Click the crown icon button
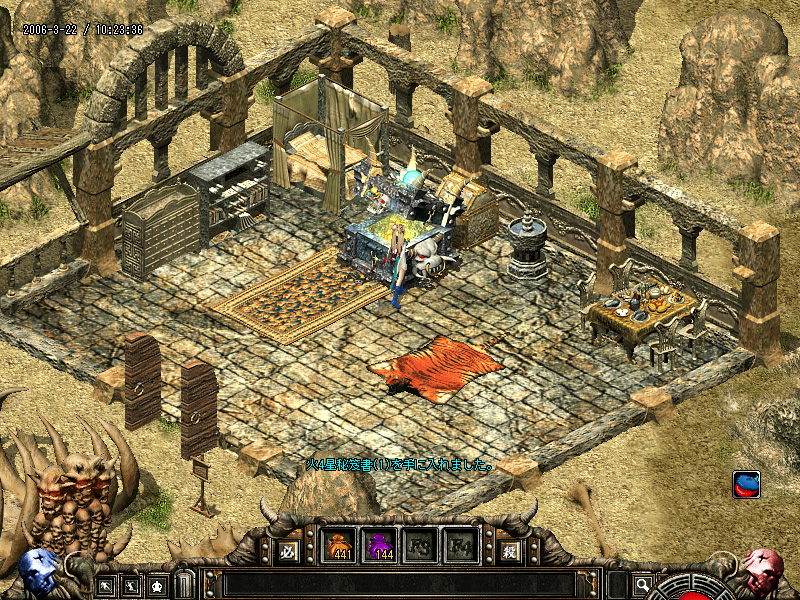This screenshot has height=600, width=800. pos(157,584)
